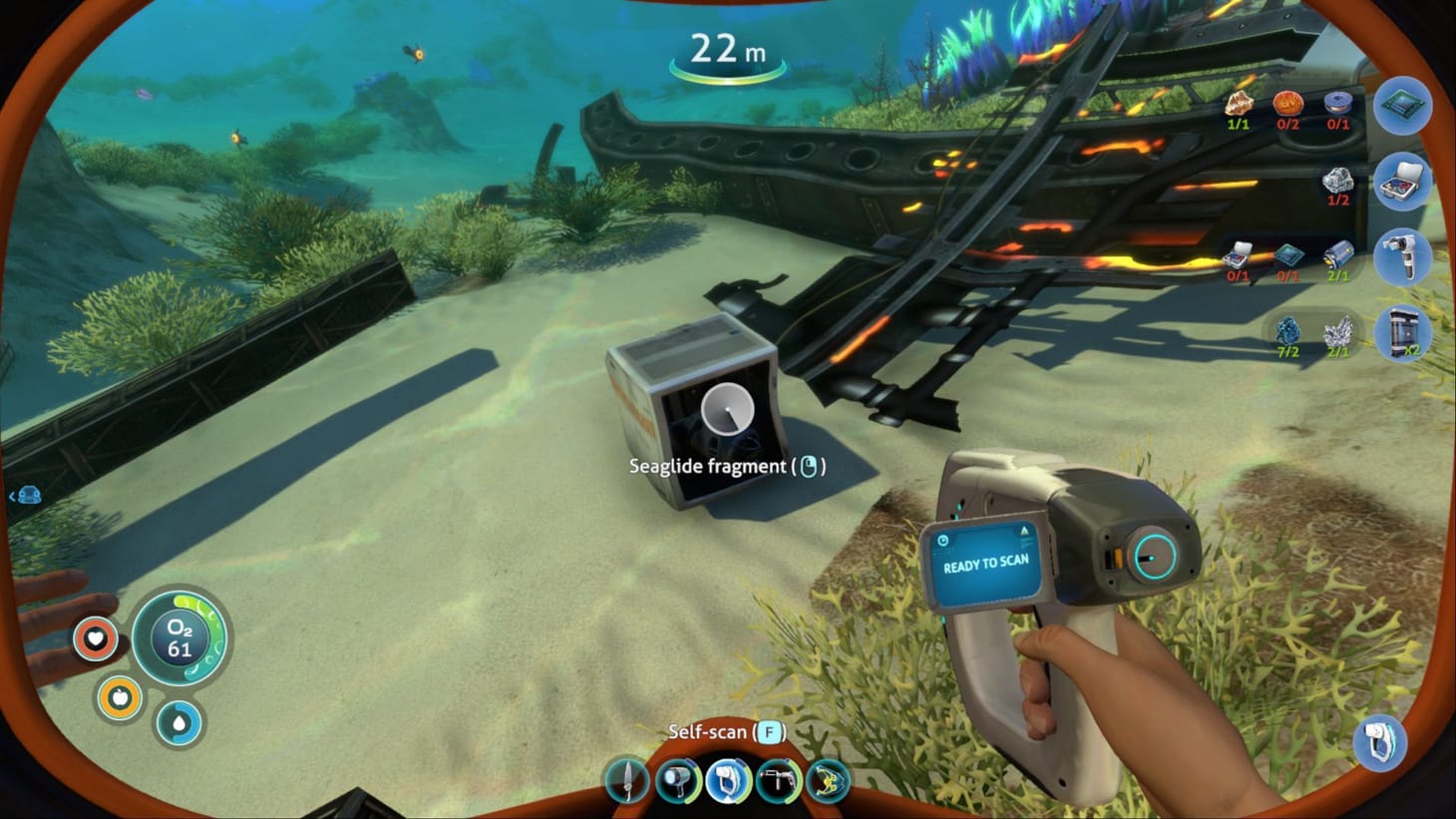Equip the flashlight from the hotbar

[677, 781]
